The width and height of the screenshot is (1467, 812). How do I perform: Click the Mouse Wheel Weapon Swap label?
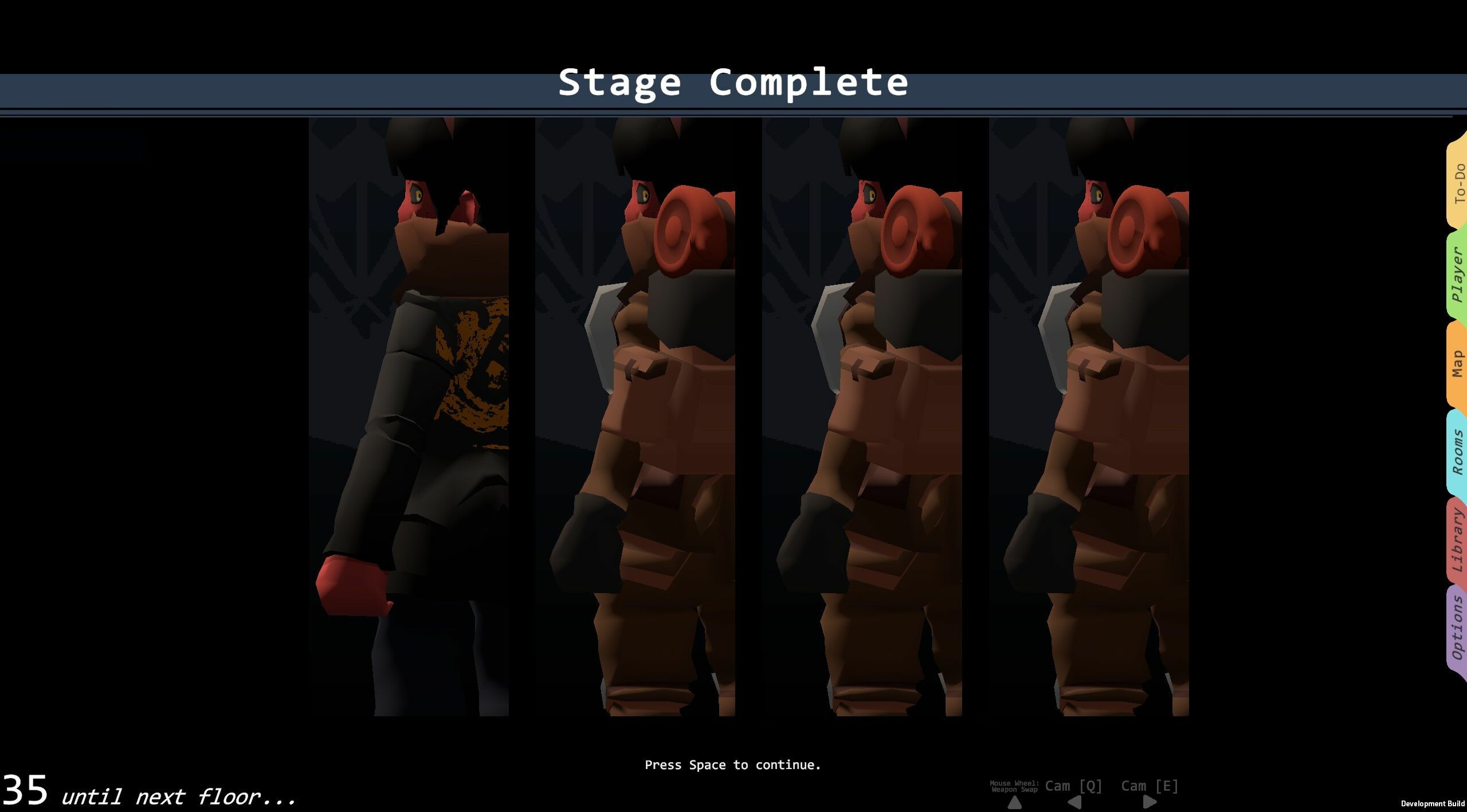tap(1014, 786)
